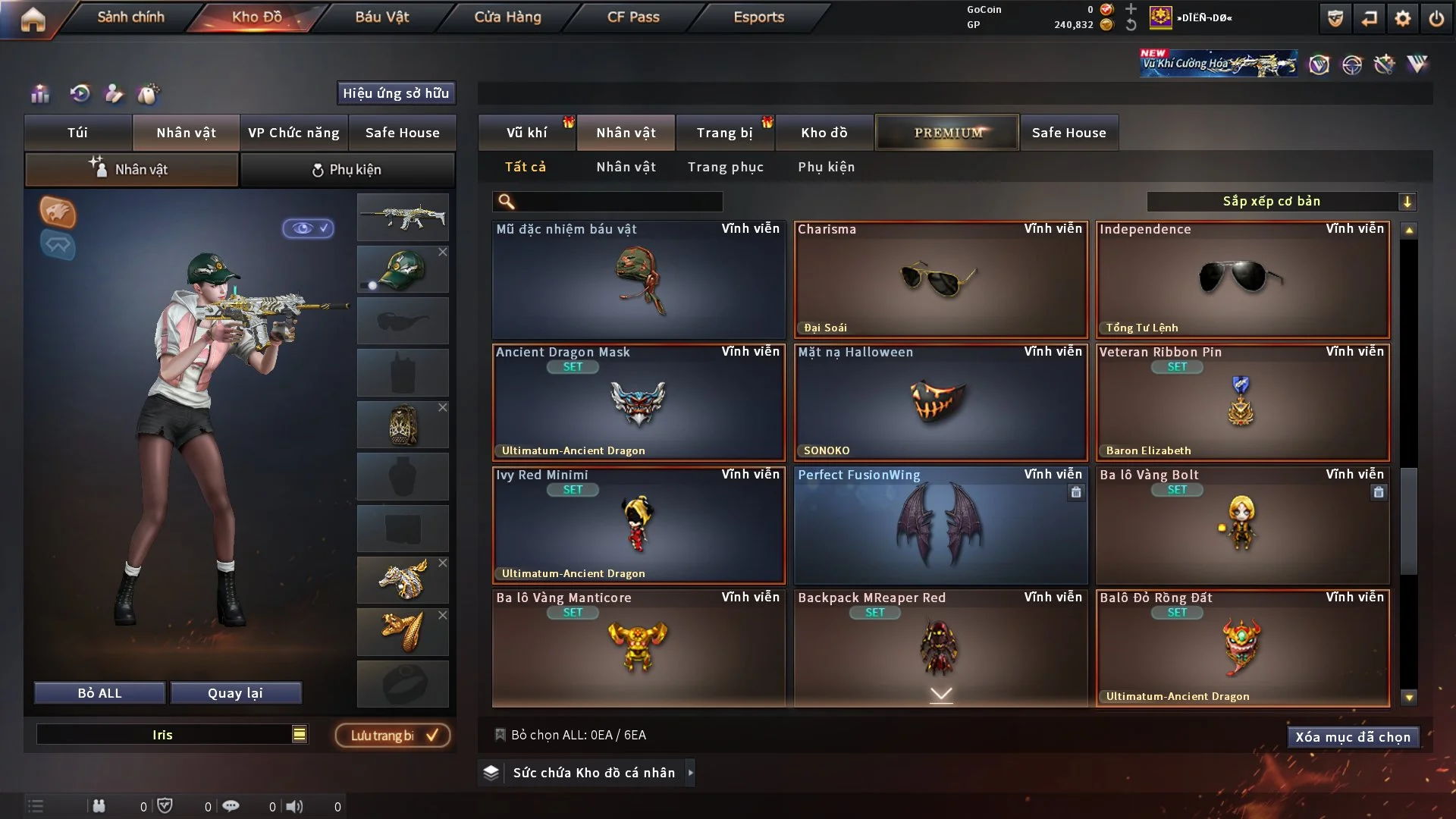This screenshot has height=819, width=1456.
Task: Save loadout with Lưu trang bị
Action: (393, 736)
